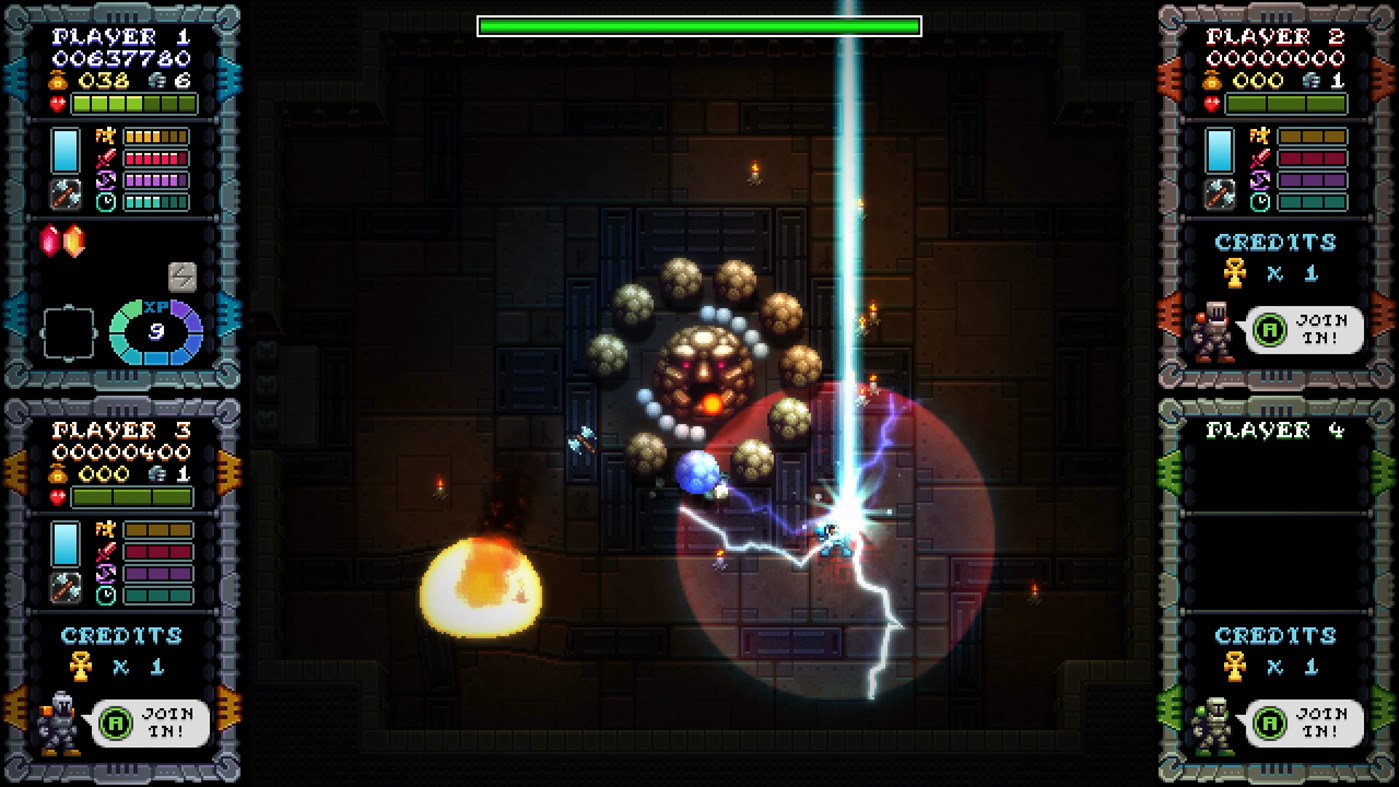Click the lightning special item icon near the XP dial
Image resolution: width=1399 pixels, height=787 pixels.
click(x=182, y=275)
